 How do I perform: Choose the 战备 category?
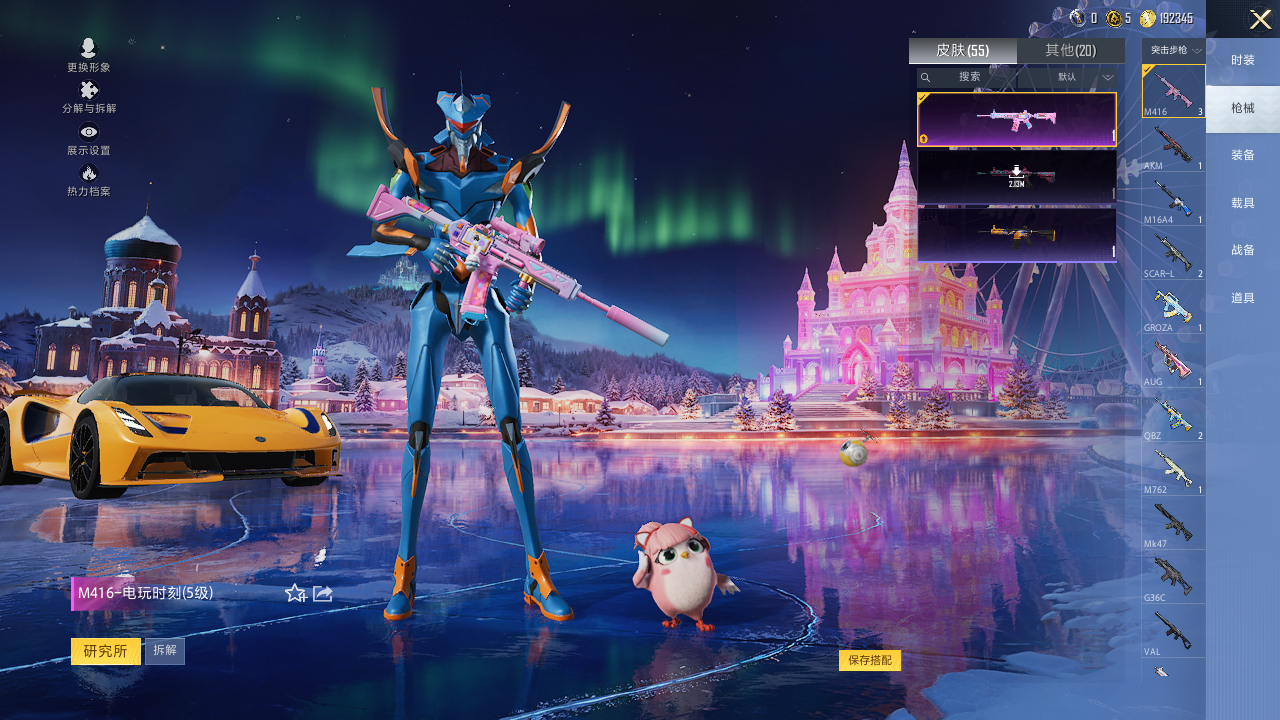click(x=1243, y=250)
